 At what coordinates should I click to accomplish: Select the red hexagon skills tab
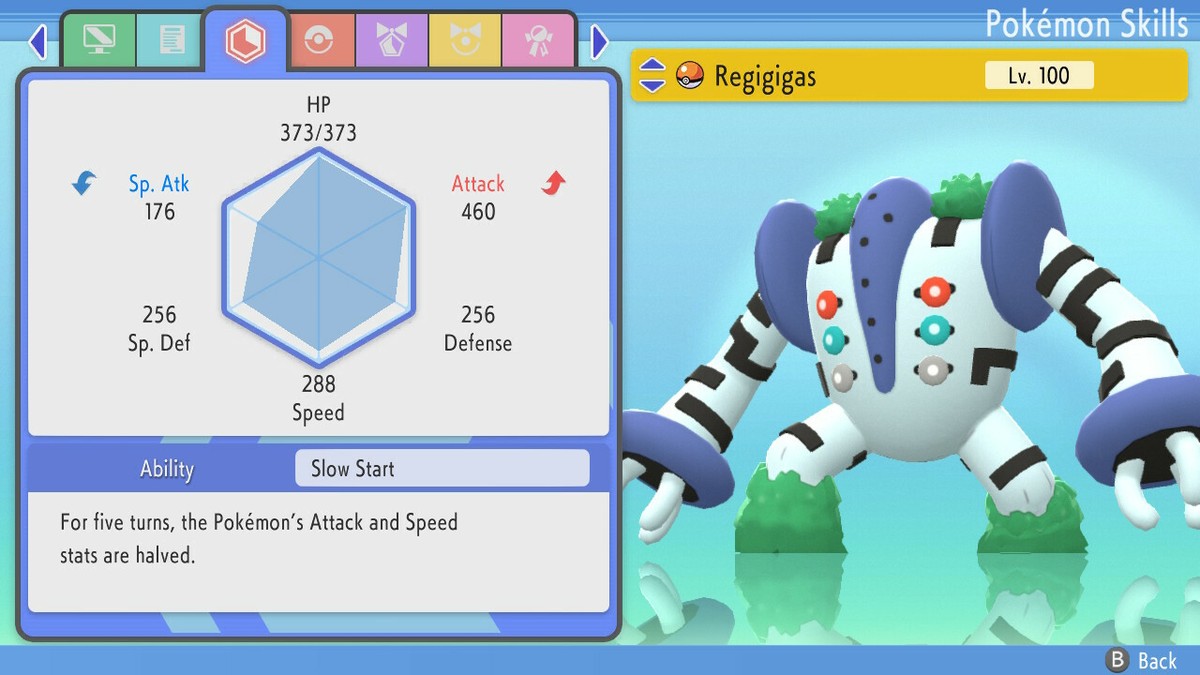click(245, 41)
